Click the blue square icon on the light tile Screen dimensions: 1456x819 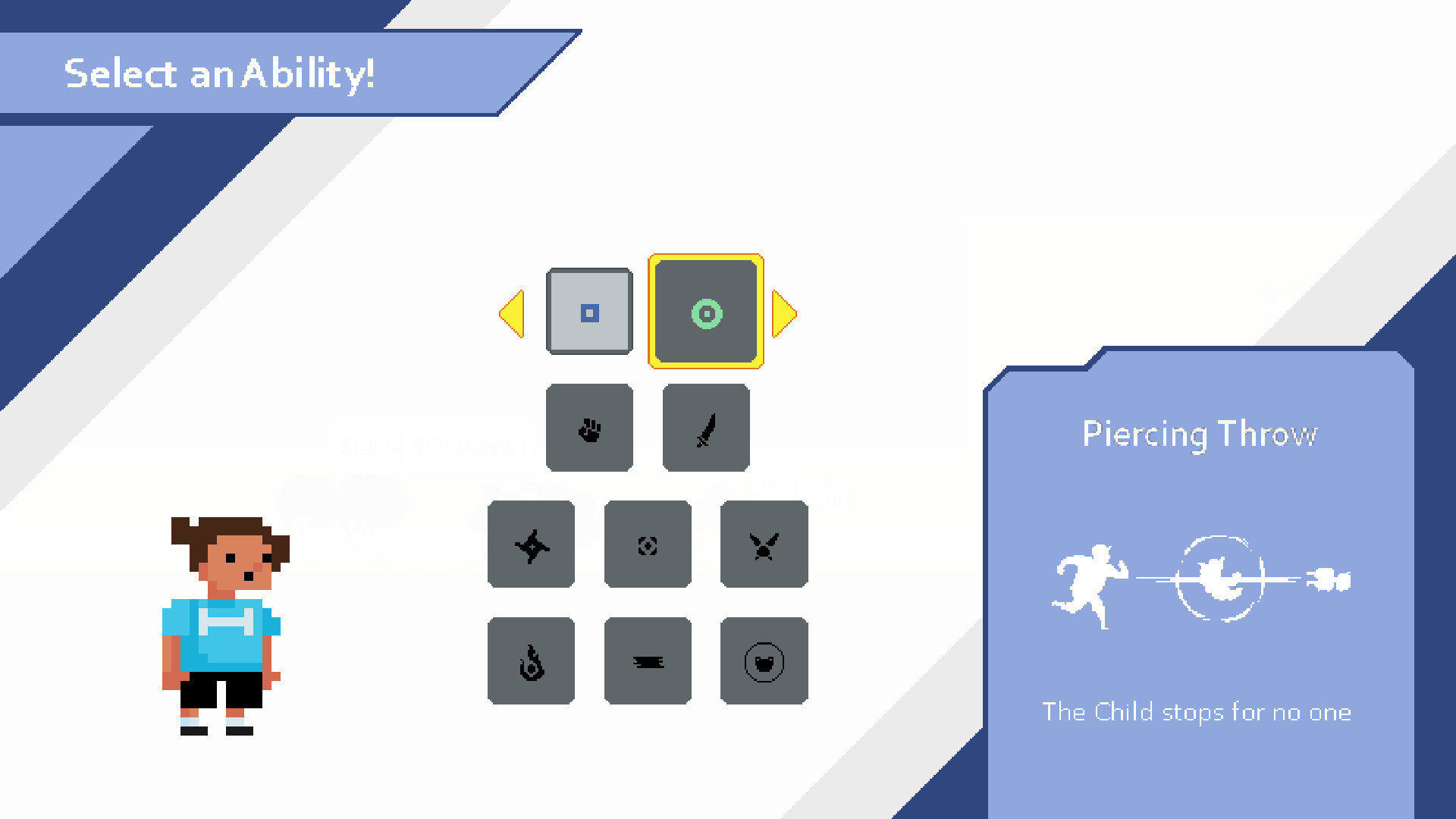pos(589,312)
